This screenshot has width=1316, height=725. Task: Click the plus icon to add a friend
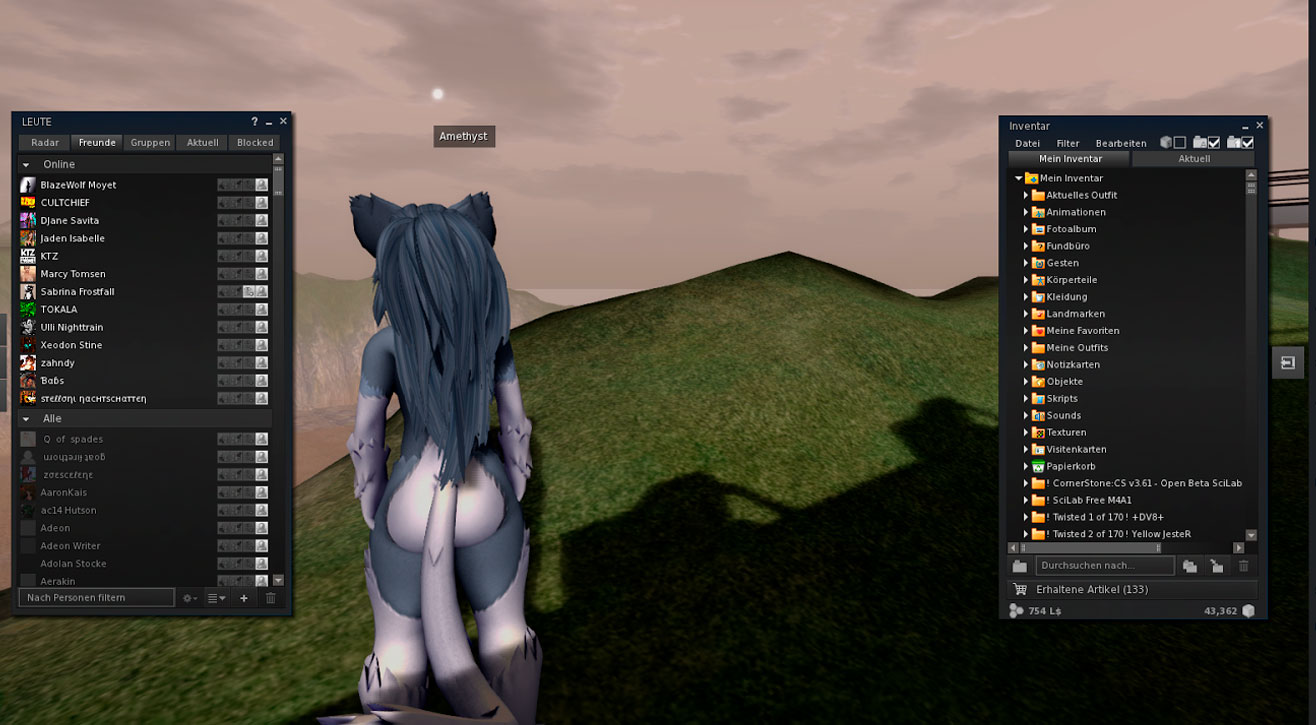[244, 598]
